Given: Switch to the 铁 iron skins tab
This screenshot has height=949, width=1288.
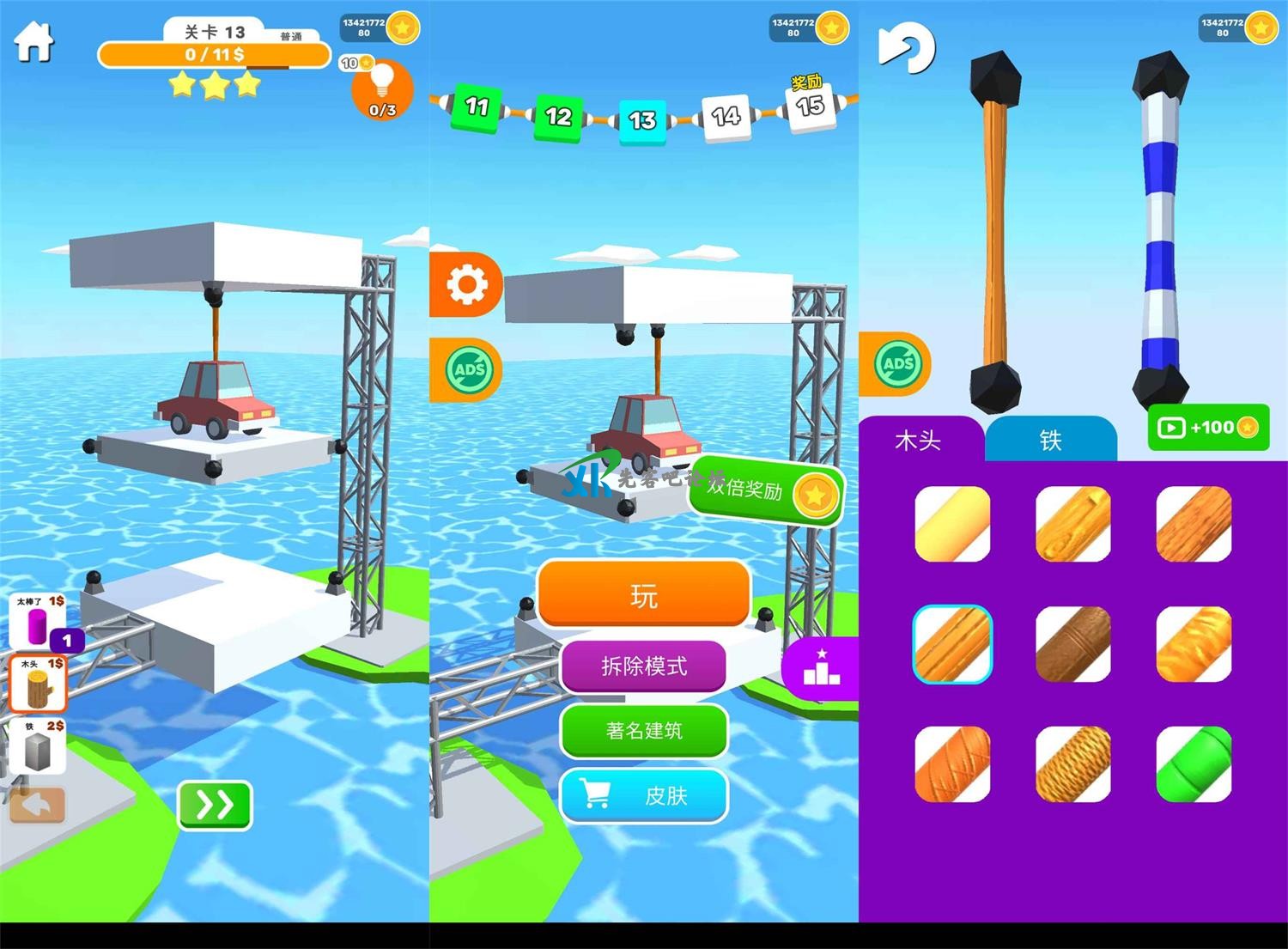Looking at the screenshot, I should (1050, 441).
